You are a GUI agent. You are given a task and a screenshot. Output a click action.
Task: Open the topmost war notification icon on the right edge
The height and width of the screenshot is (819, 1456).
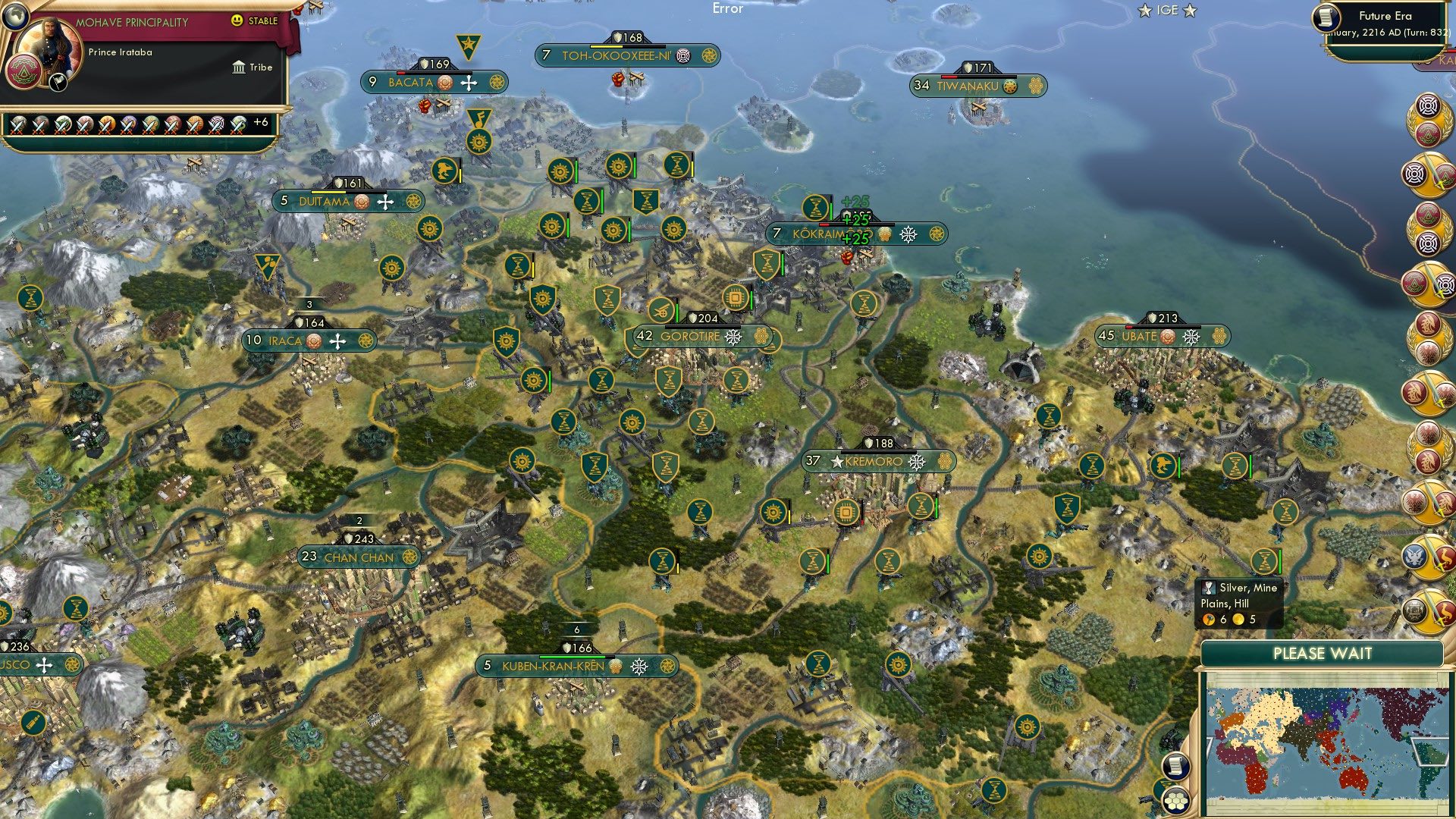1428,174
